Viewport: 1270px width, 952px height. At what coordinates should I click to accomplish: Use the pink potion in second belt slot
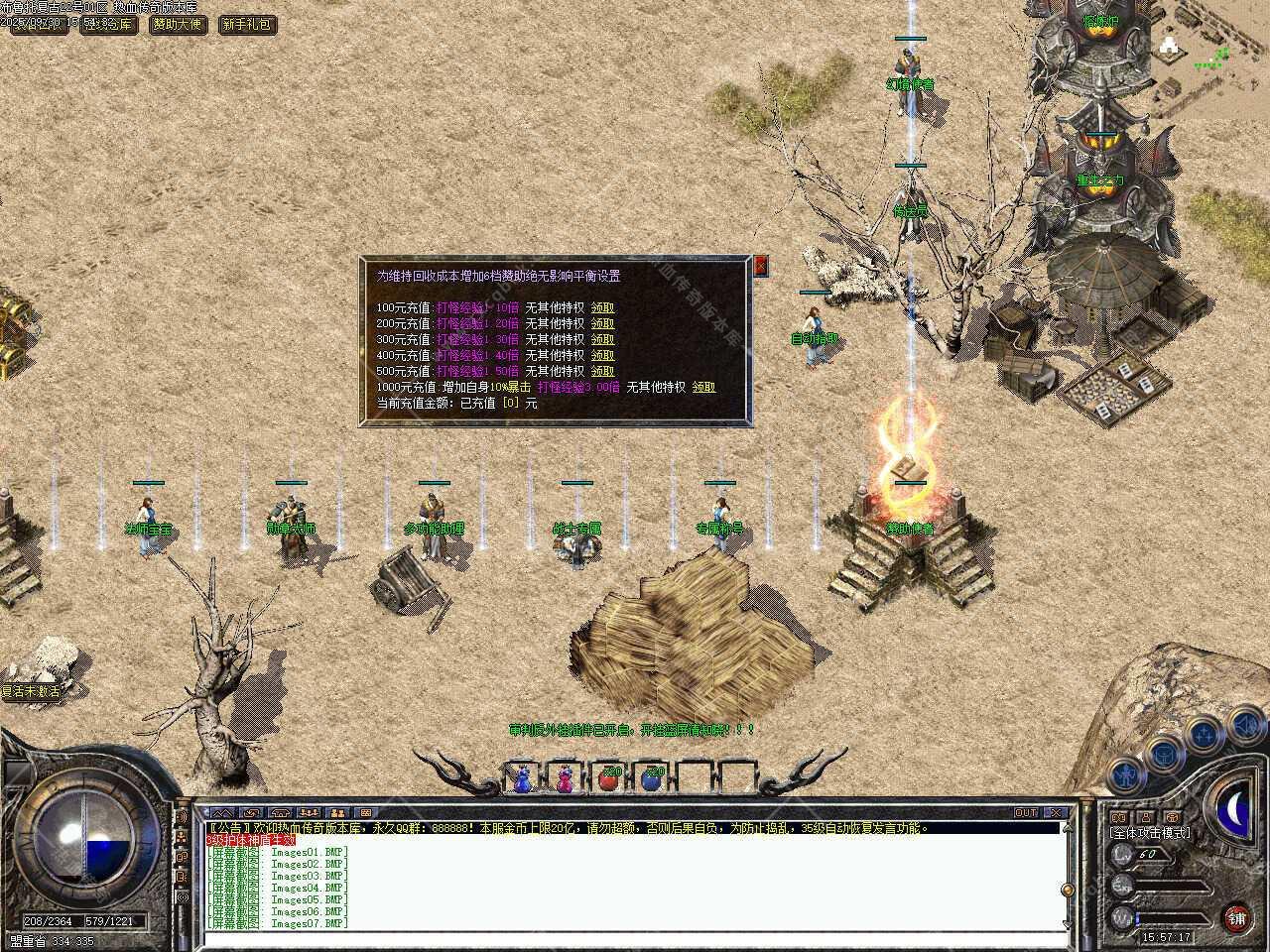[x=566, y=779]
